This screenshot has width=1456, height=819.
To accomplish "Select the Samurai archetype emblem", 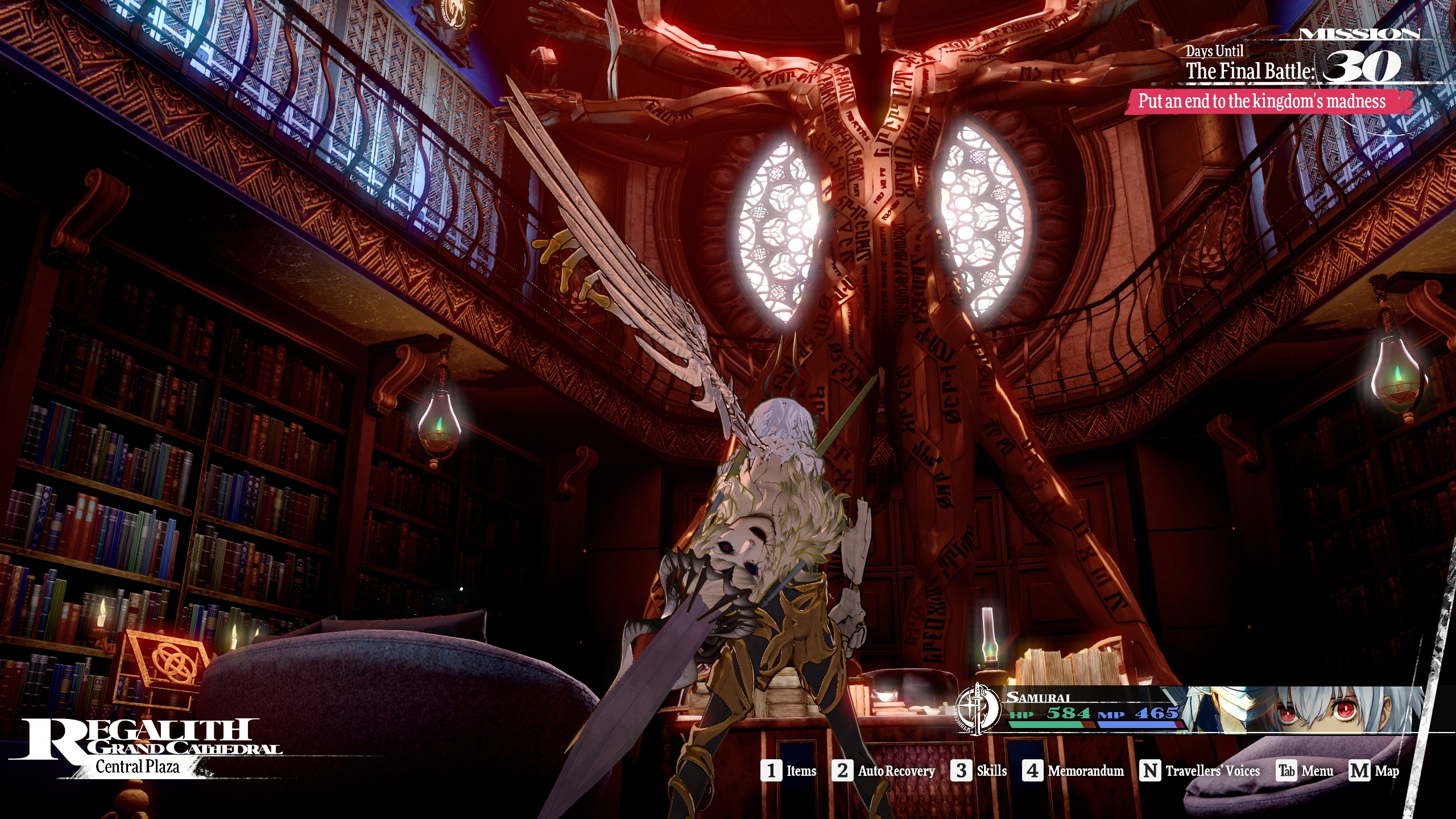I will point(978,709).
